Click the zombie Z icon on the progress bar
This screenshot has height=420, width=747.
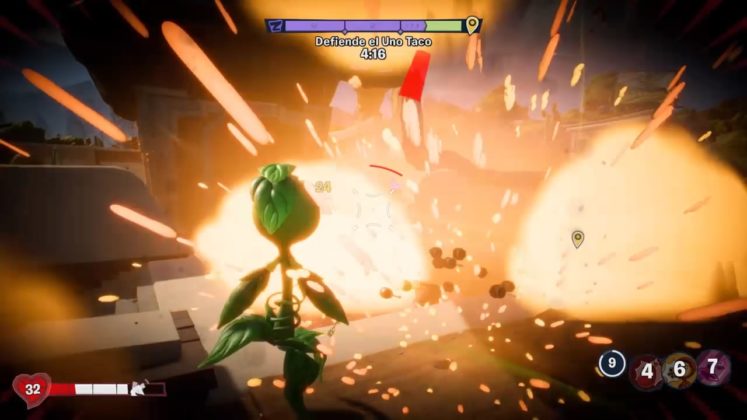[x=276, y=25]
